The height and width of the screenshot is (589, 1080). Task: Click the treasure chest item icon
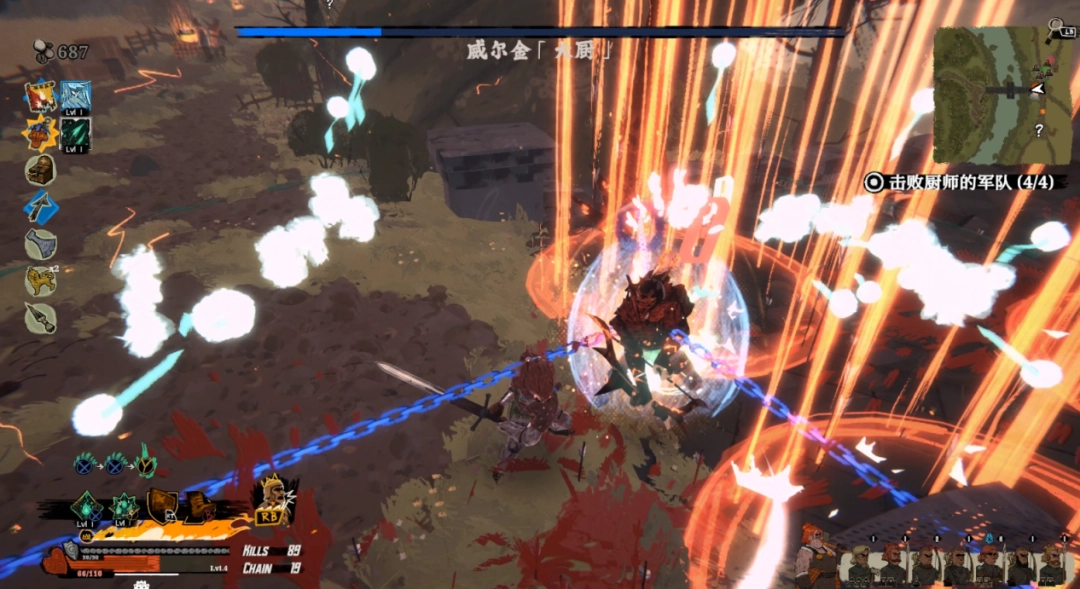click(x=40, y=171)
